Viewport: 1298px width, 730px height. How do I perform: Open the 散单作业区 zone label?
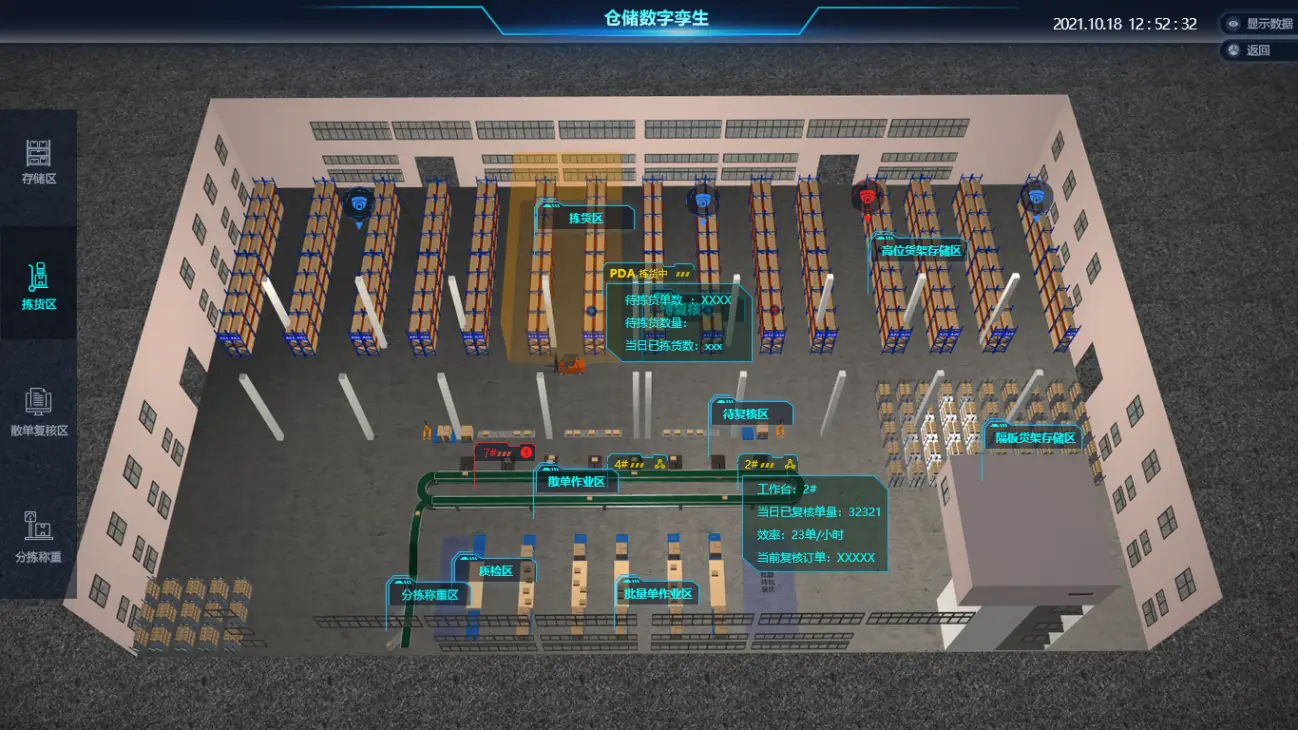(577, 481)
